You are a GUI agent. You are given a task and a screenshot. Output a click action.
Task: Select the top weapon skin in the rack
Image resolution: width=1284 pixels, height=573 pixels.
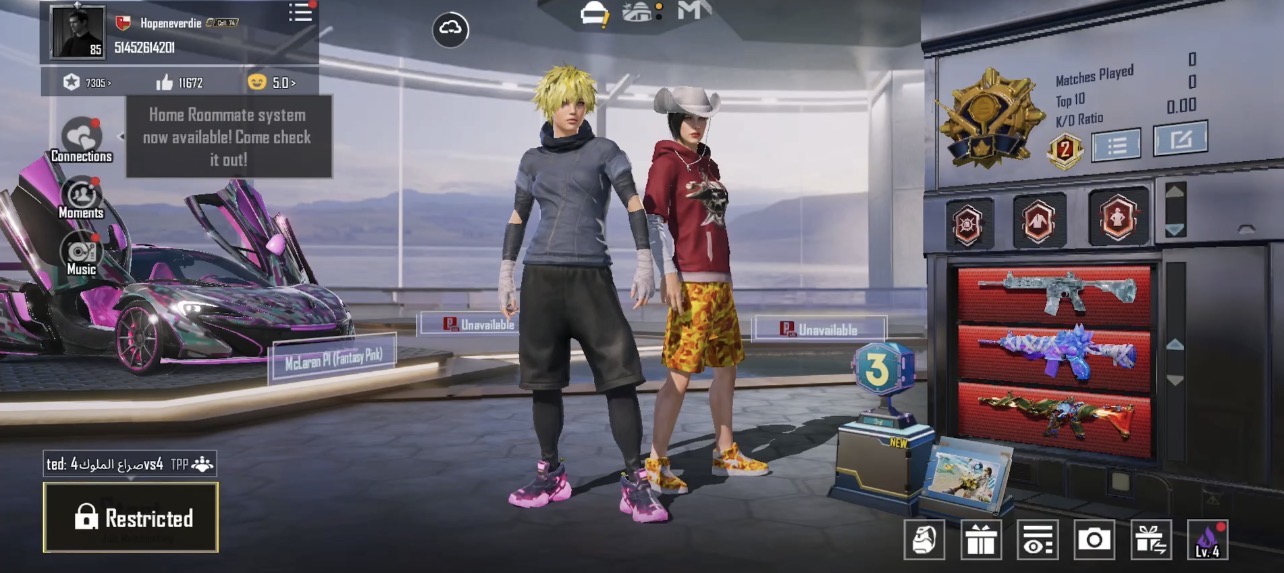point(1055,292)
